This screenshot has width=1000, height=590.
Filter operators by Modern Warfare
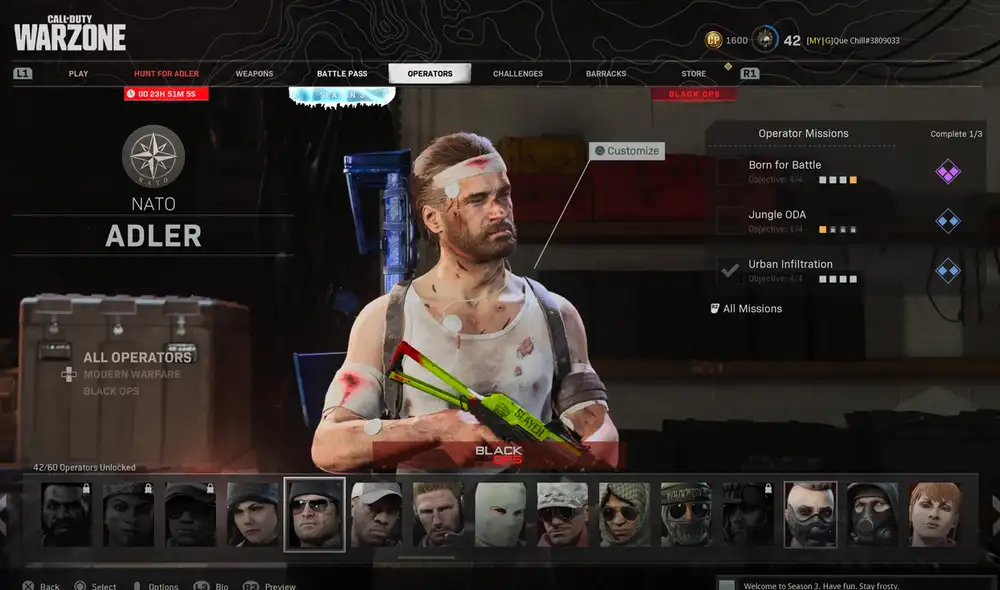[x=131, y=374]
